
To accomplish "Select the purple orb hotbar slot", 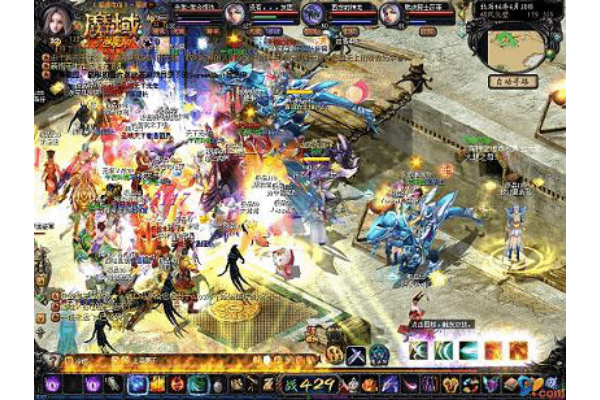I will [x=52, y=383].
